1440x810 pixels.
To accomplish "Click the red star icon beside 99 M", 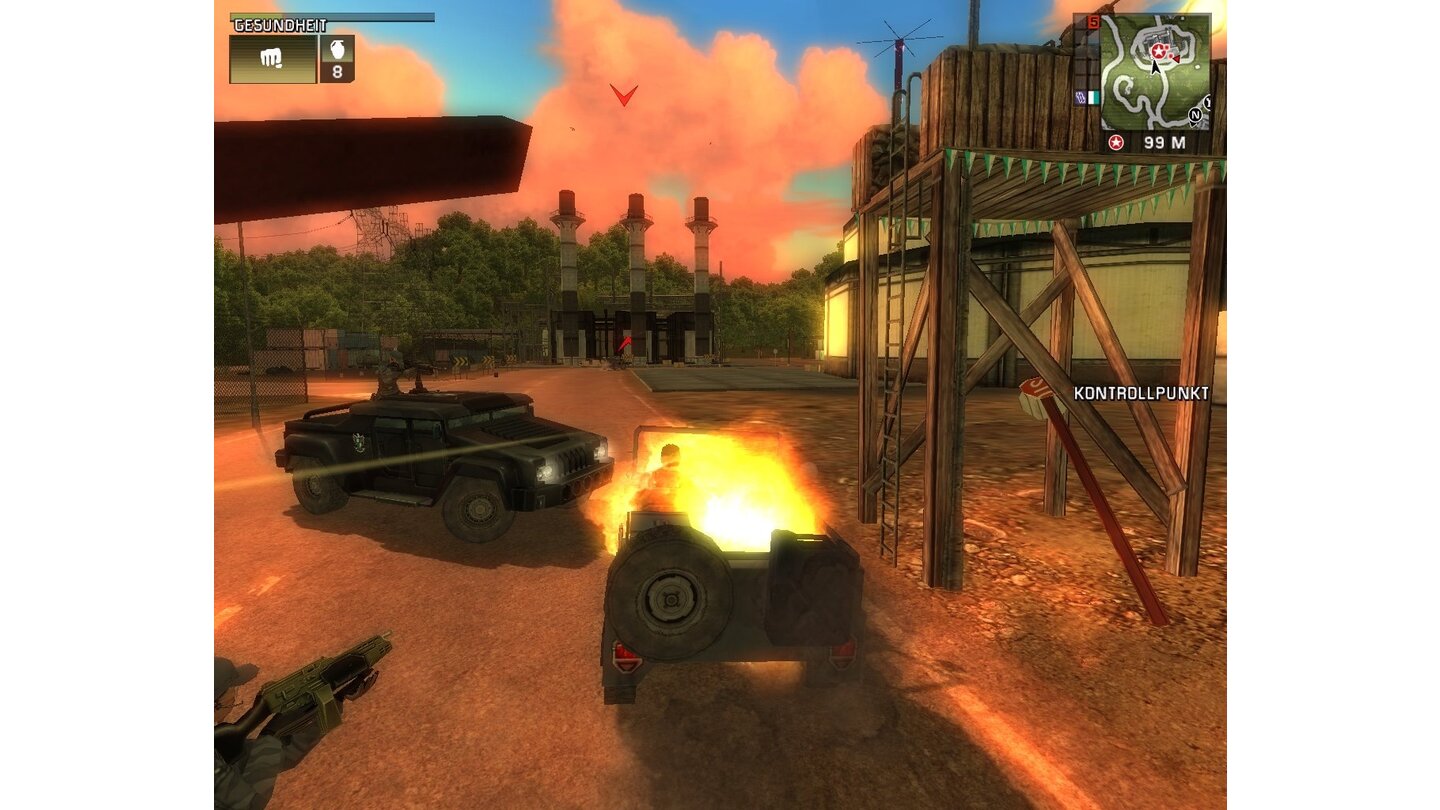I will click(1116, 141).
